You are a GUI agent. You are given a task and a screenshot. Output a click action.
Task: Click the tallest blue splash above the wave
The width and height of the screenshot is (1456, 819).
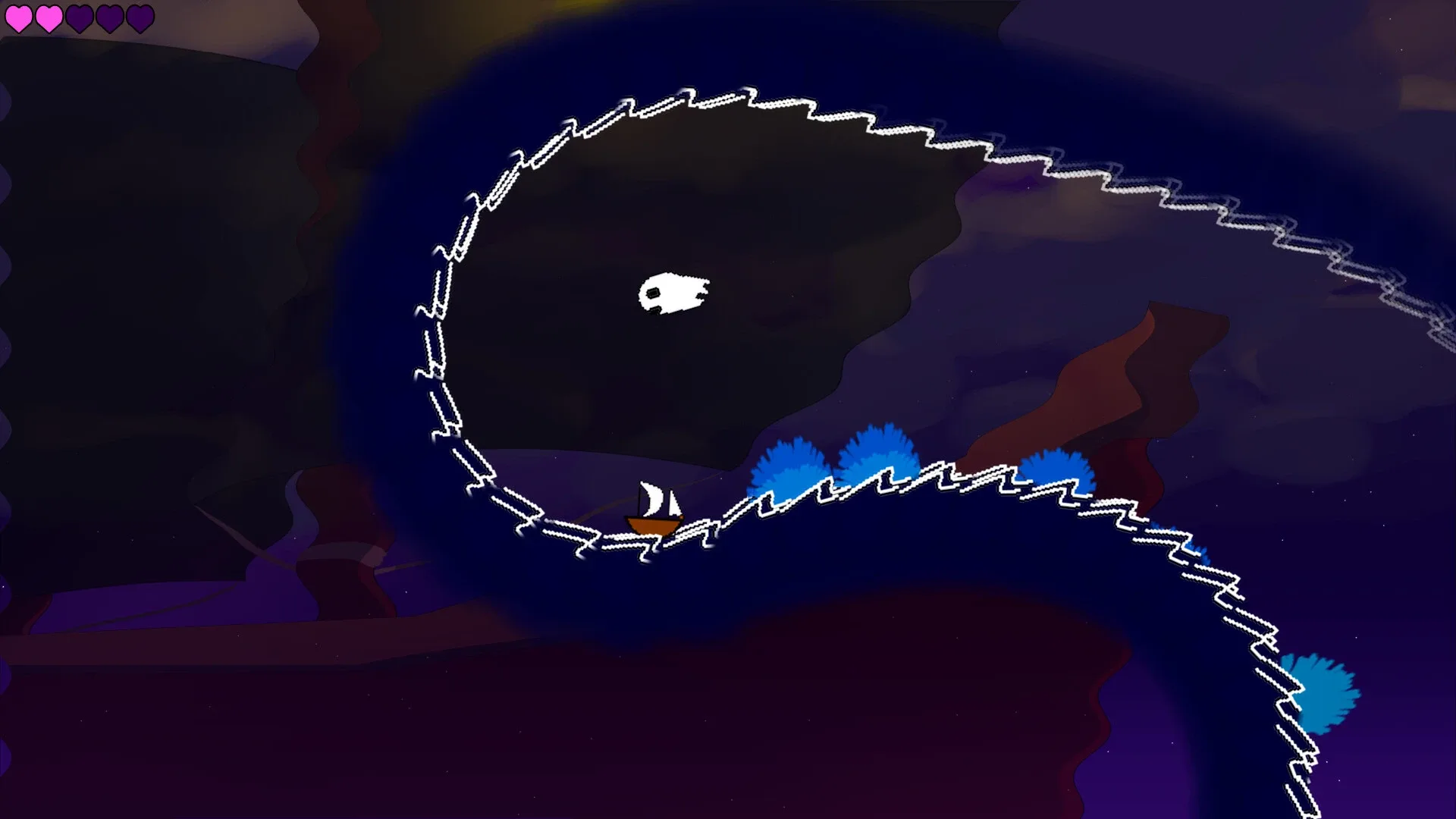[880, 447]
